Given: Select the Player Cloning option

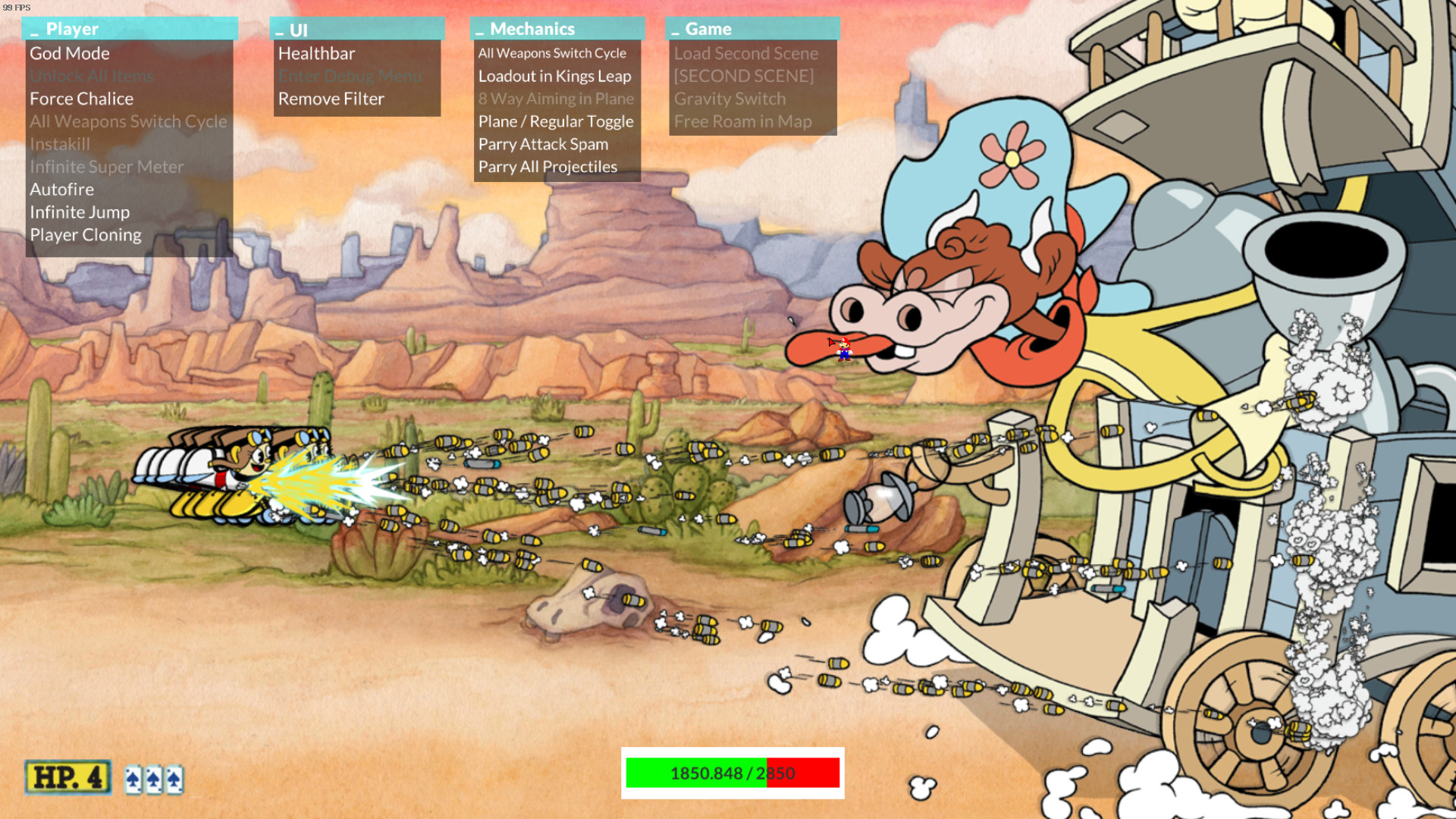Looking at the screenshot, I should [86, 235].
